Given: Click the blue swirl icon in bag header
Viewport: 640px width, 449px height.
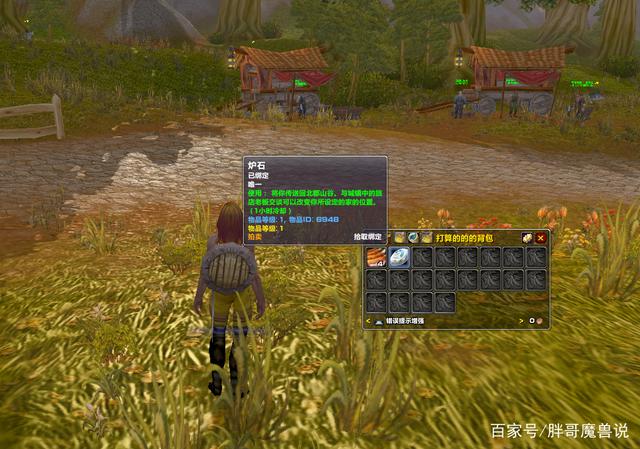Looking at the screenshot, I should (412, 238).
